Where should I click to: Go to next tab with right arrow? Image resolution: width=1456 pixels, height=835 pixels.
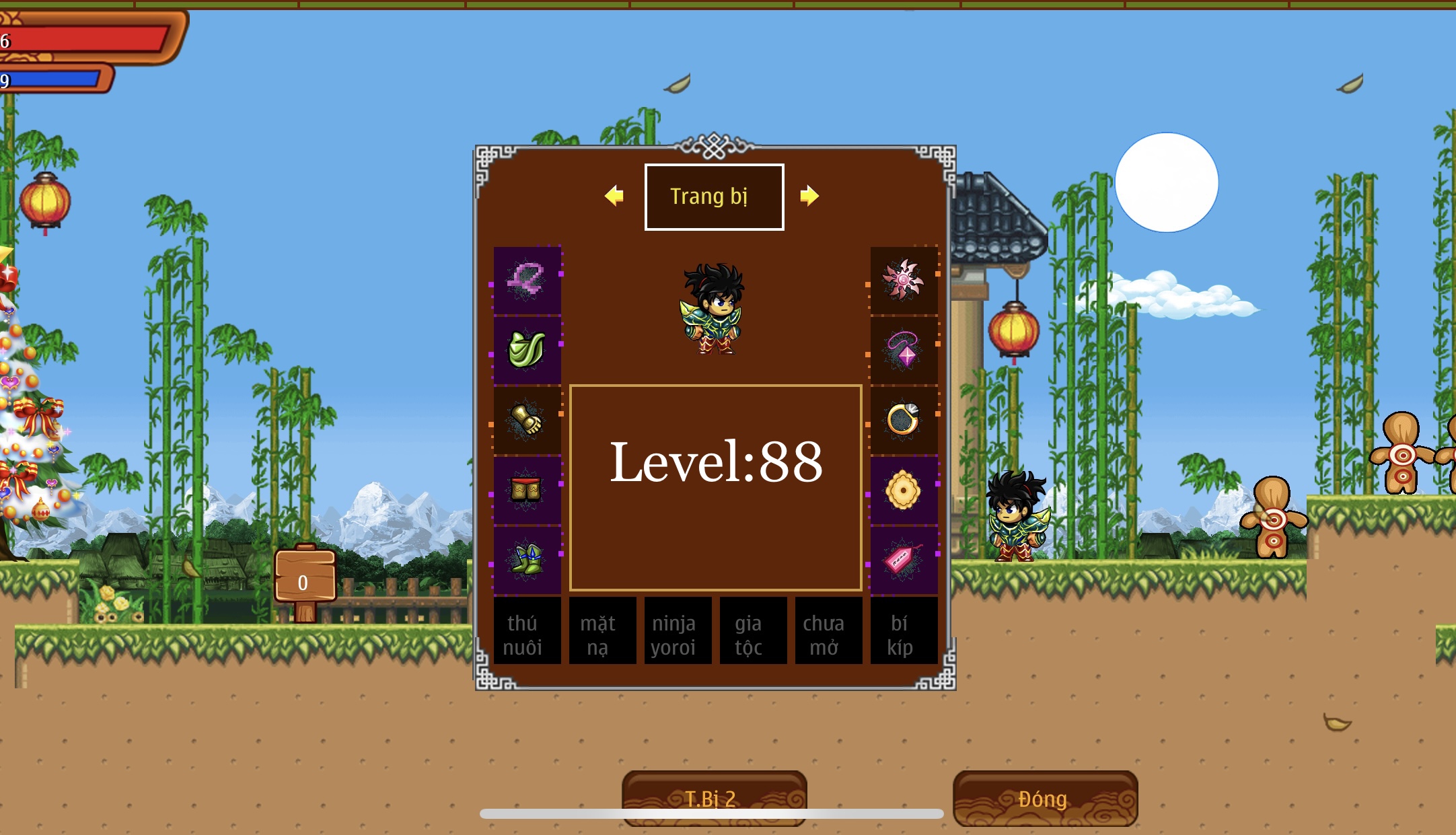[x=809, y=196]
